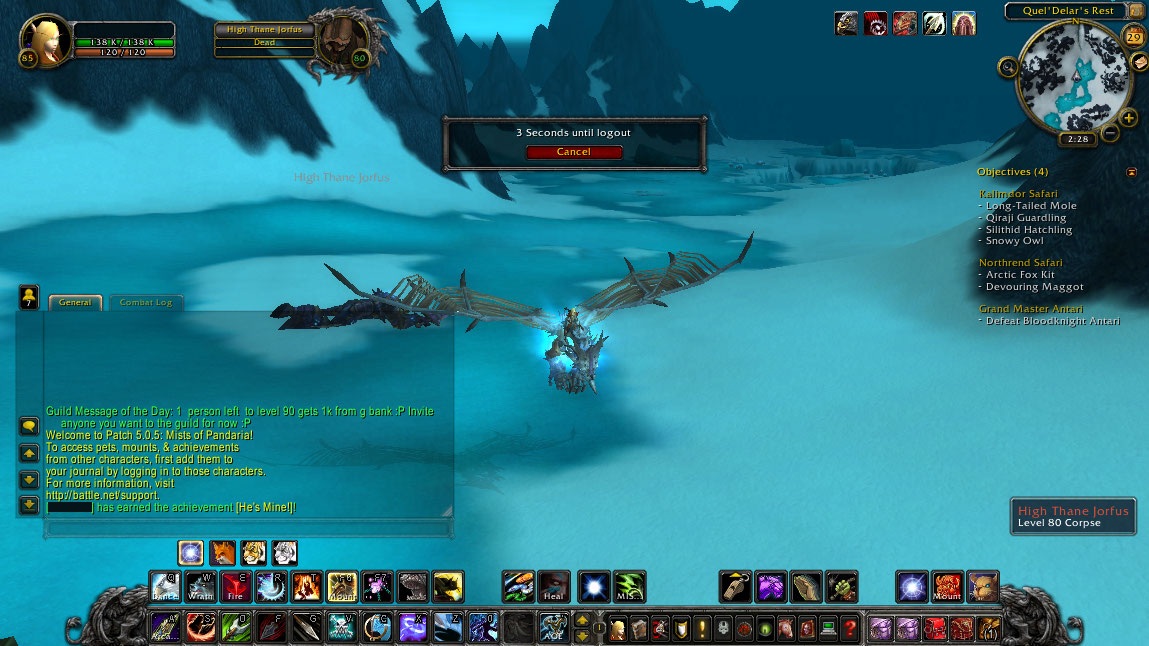
Task: Open the Kalimdor Safari objective
Action: (x=1018, y=194)
